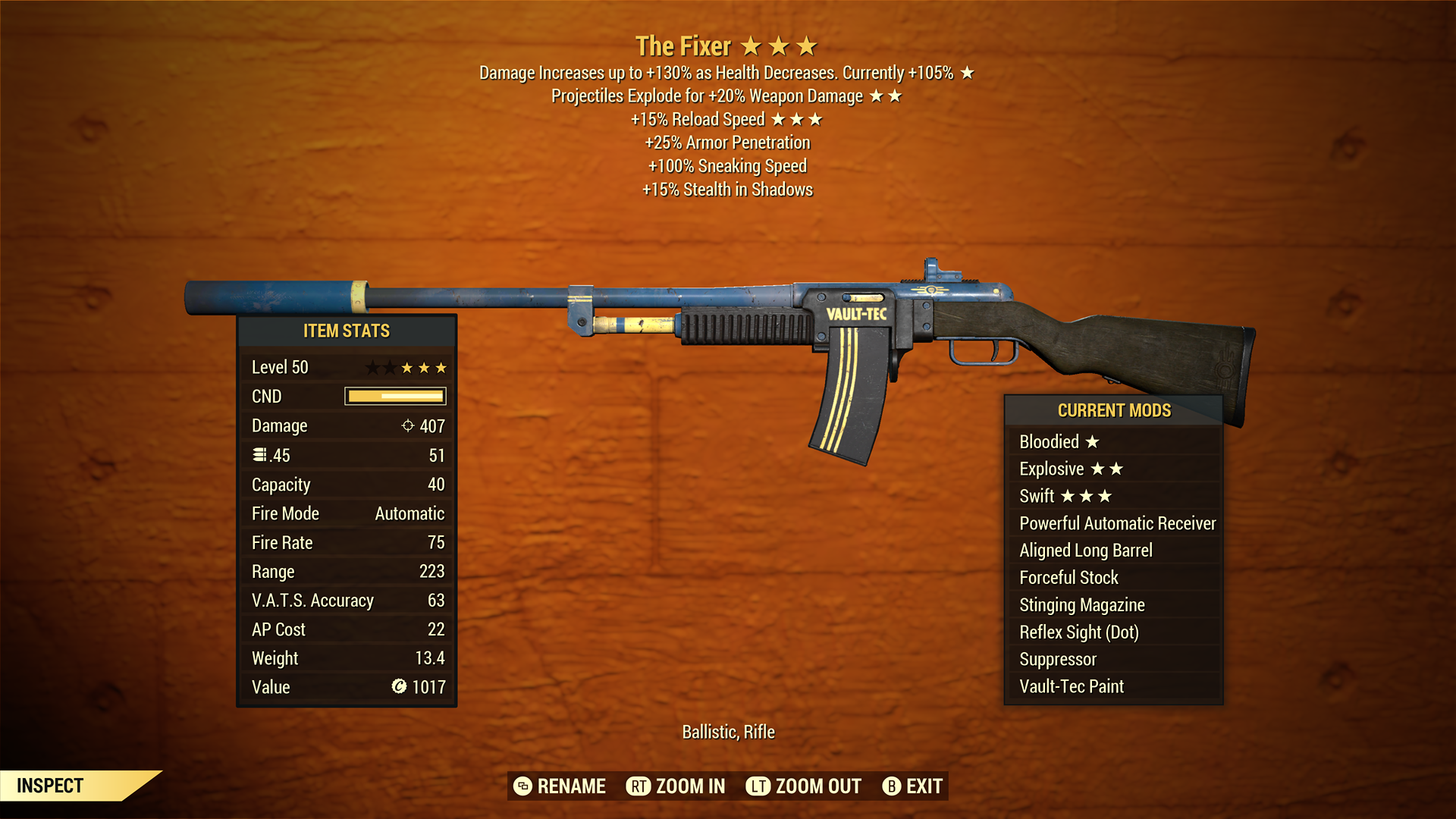Click the rename glyph icon before RENAME
The image size is (1456, 819).
522,786
